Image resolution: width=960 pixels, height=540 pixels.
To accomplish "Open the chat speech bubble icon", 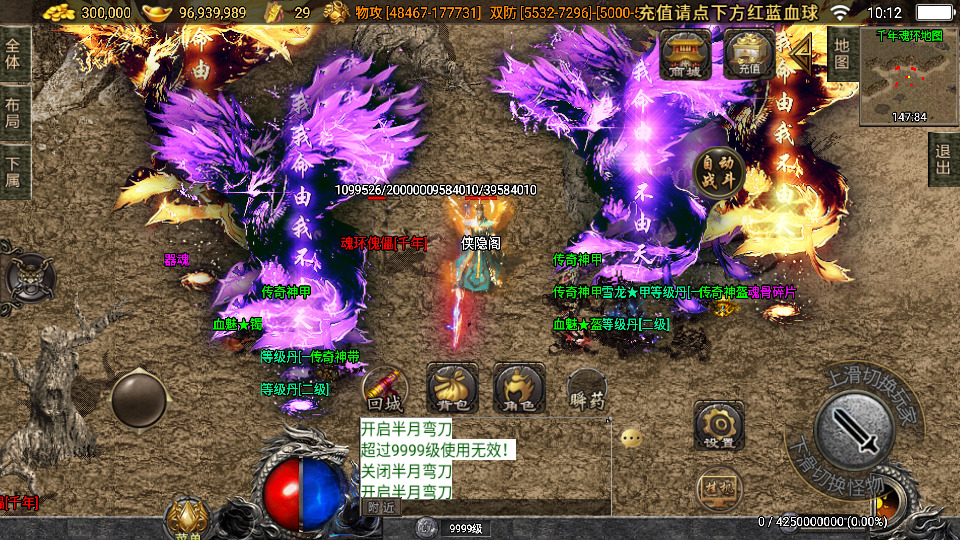I will click(x=630, y=438).
